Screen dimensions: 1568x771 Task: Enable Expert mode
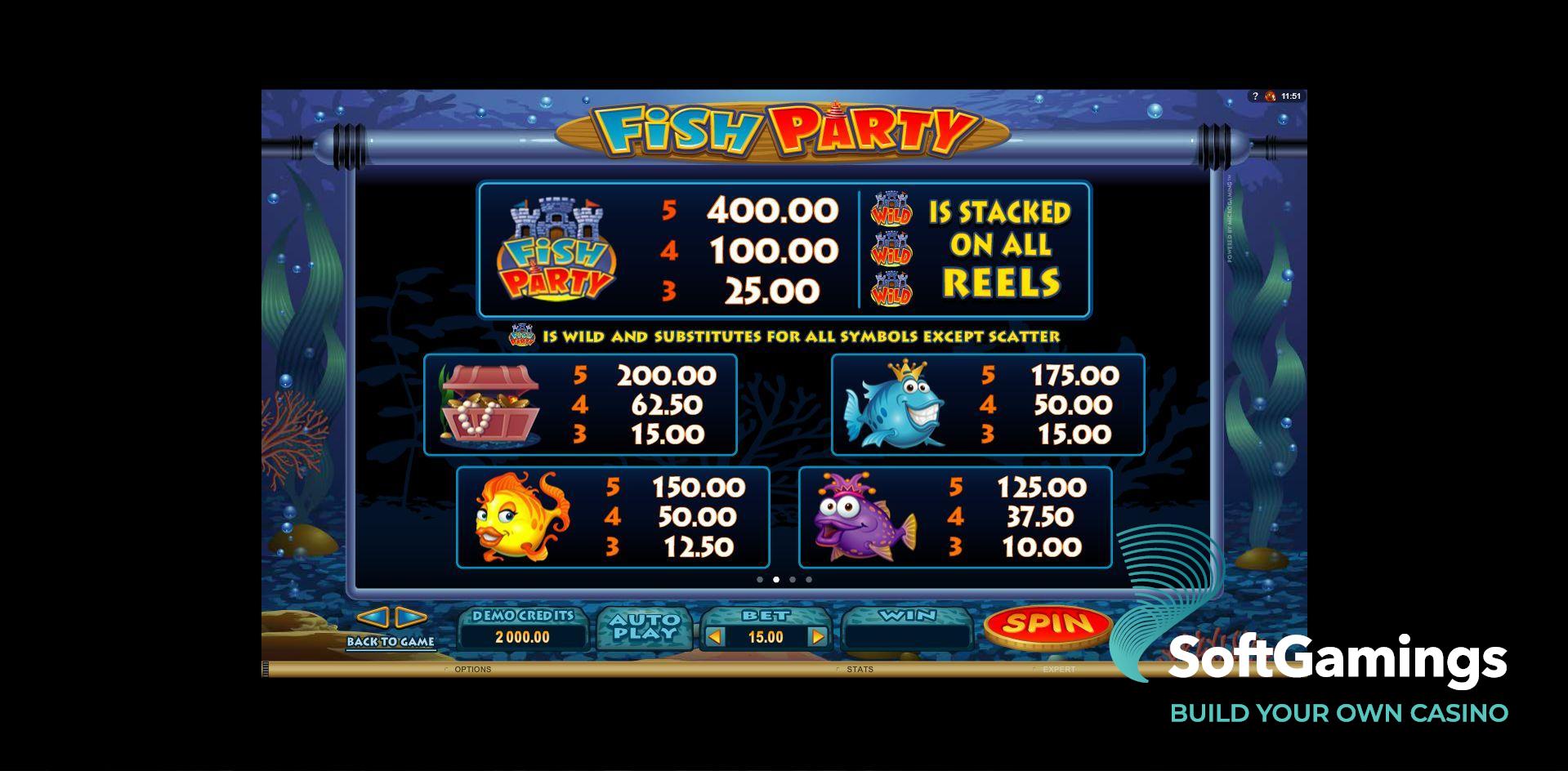pos(1060,669)
